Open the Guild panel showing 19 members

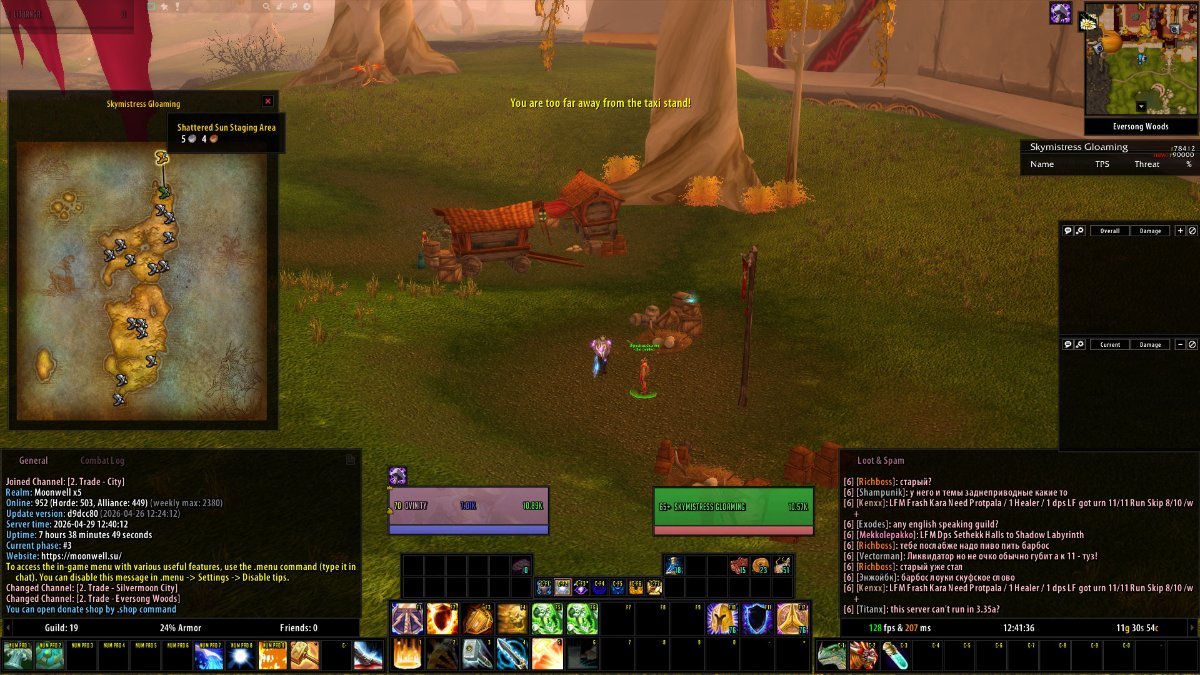(60, 628)
